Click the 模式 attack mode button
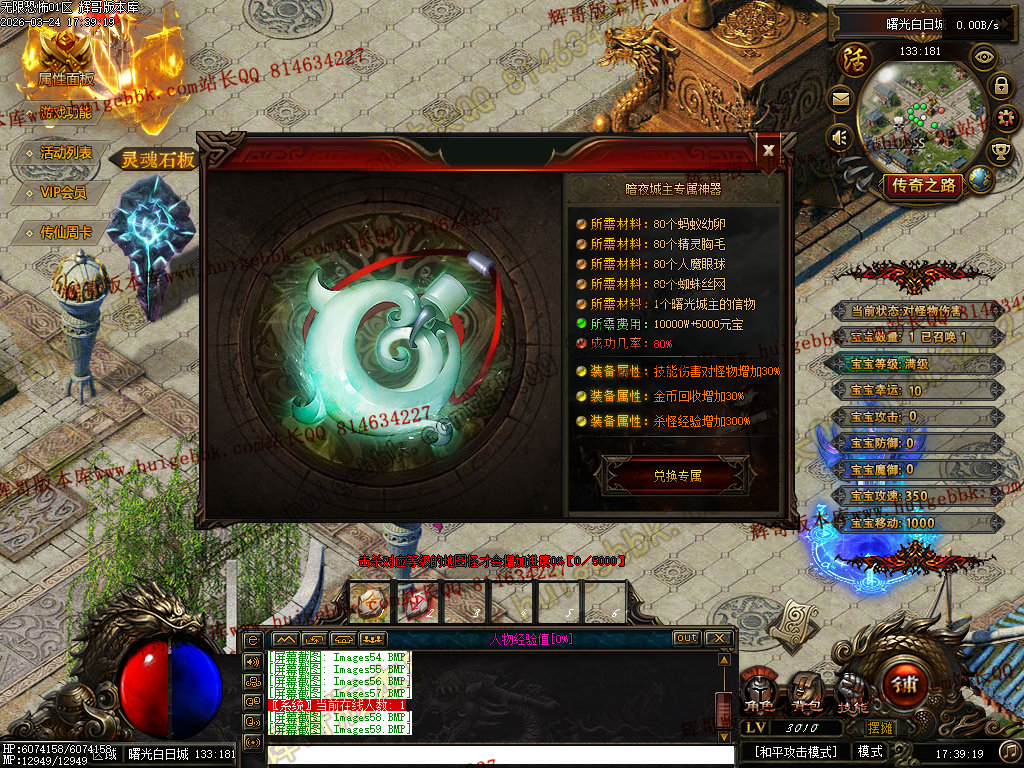Screen dimensions: 1024x768 870,751
